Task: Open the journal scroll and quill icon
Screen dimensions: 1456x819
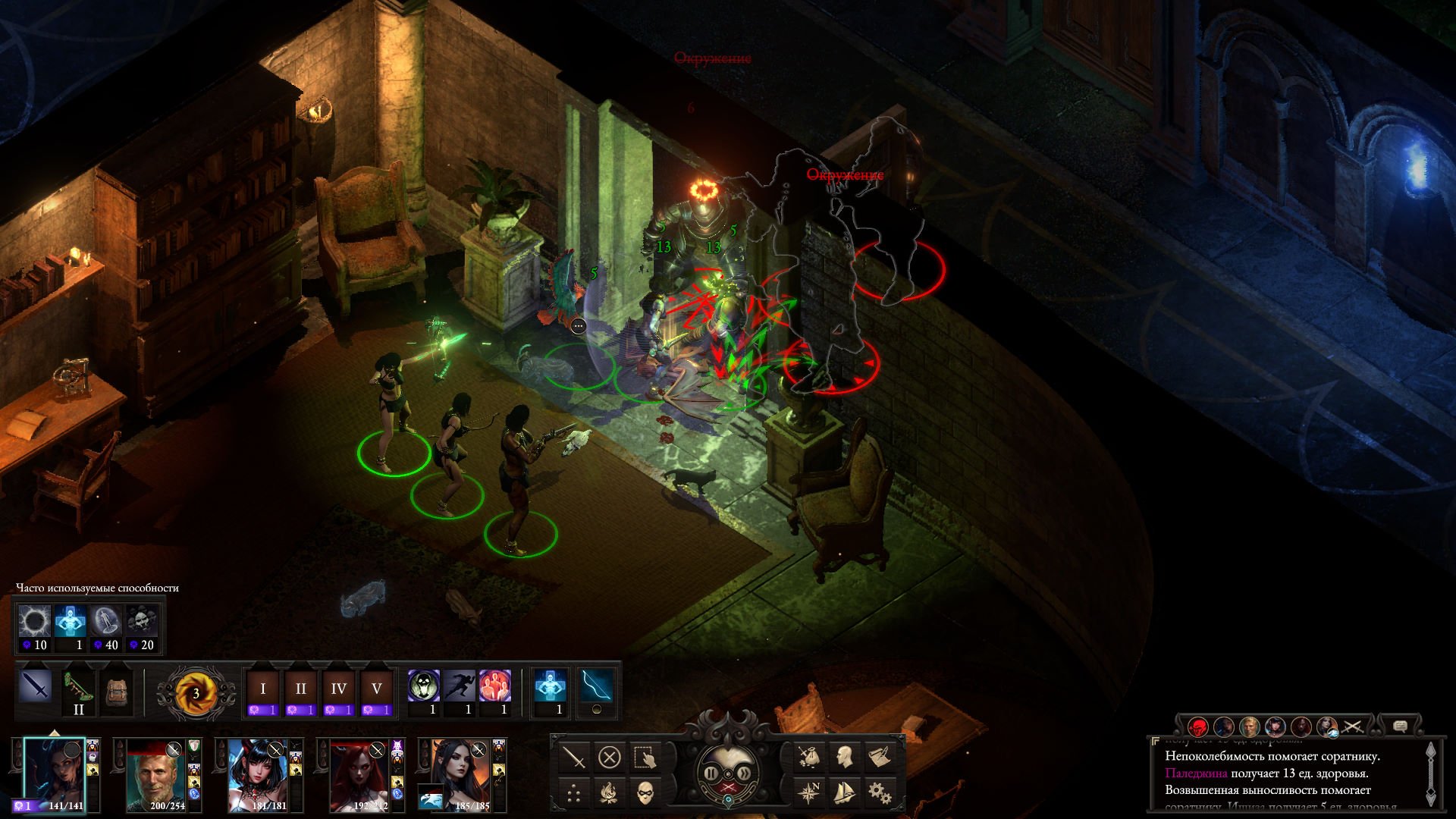Action: click(x=879, y=756)
